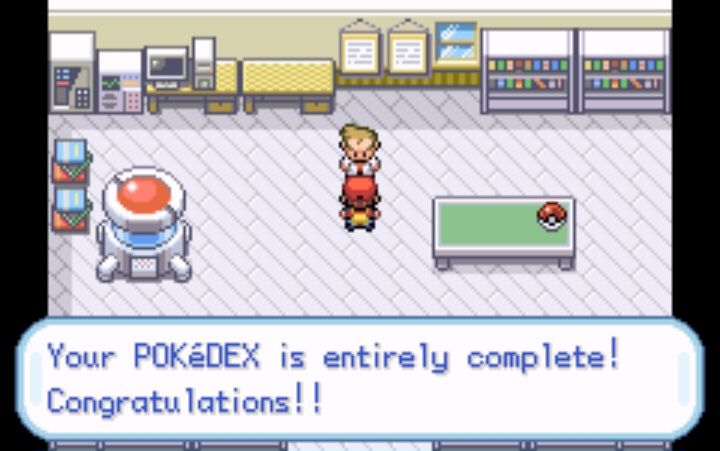Advance the POKéDEX congratulations dialogue box

pos(360,378)
